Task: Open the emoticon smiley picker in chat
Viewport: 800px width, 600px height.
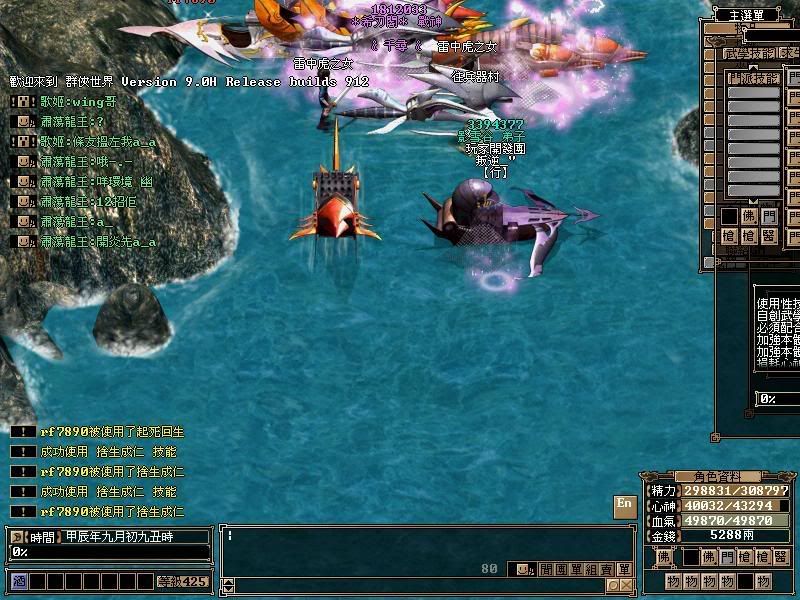Action: (522, 569)
